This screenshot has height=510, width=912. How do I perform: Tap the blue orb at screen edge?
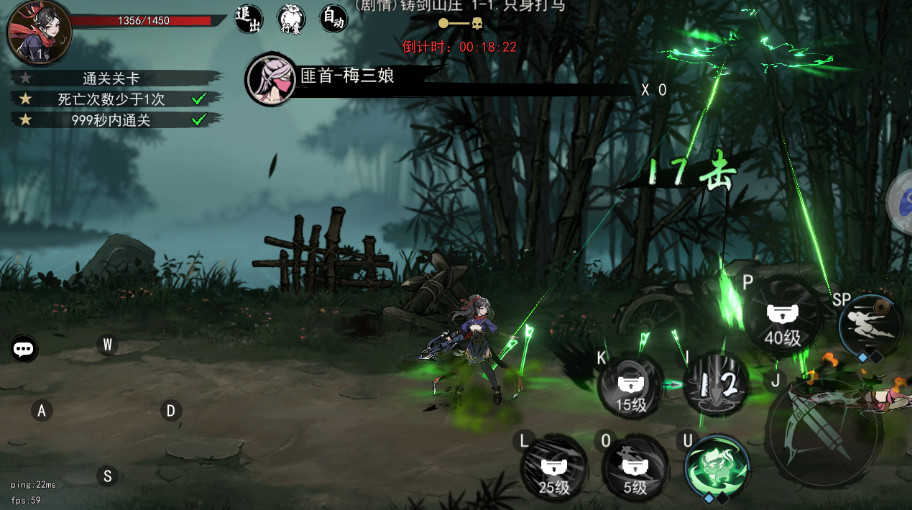point(902,201)
